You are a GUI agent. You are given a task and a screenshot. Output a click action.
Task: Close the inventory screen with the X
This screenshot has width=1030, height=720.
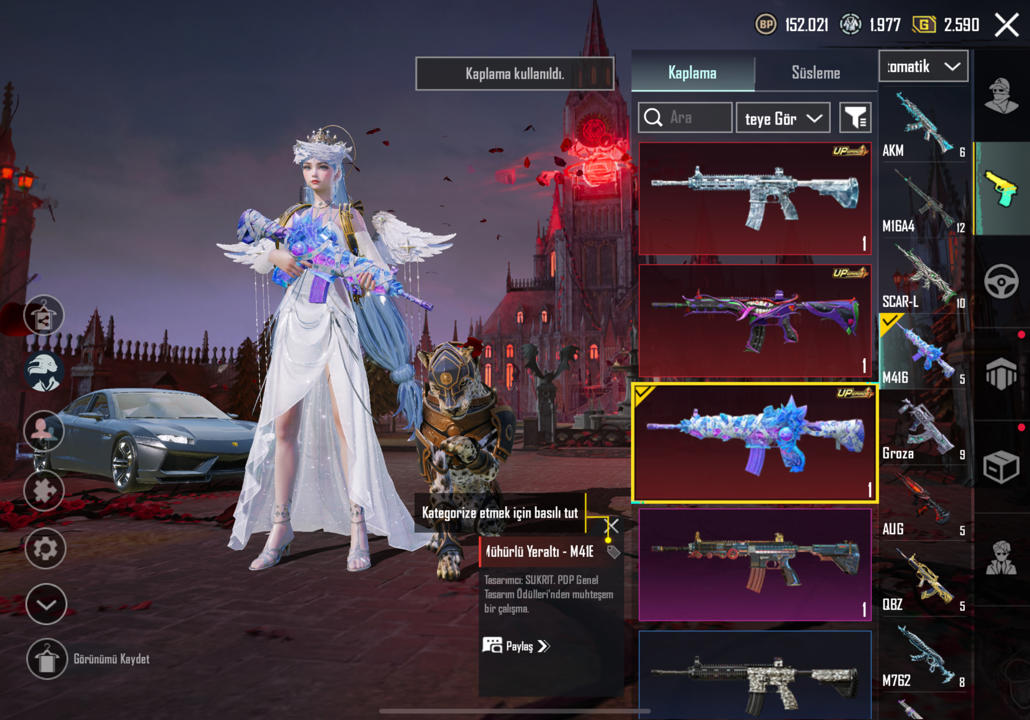point(1006,25)
